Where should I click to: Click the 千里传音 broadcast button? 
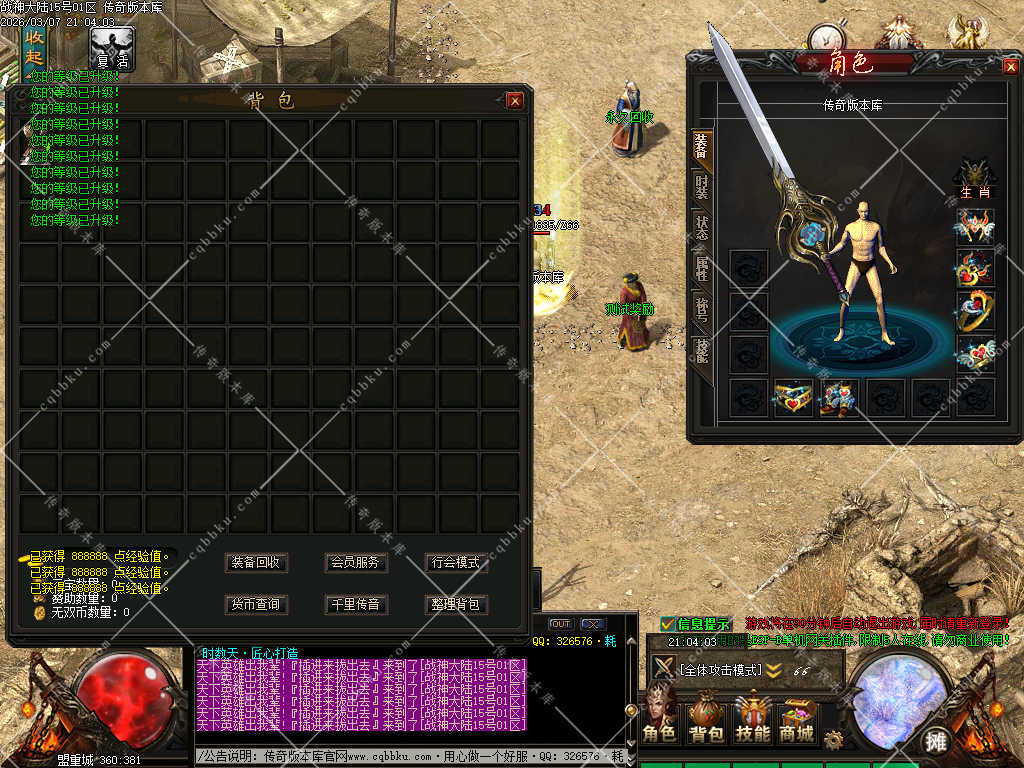click(x=355, y=605)
